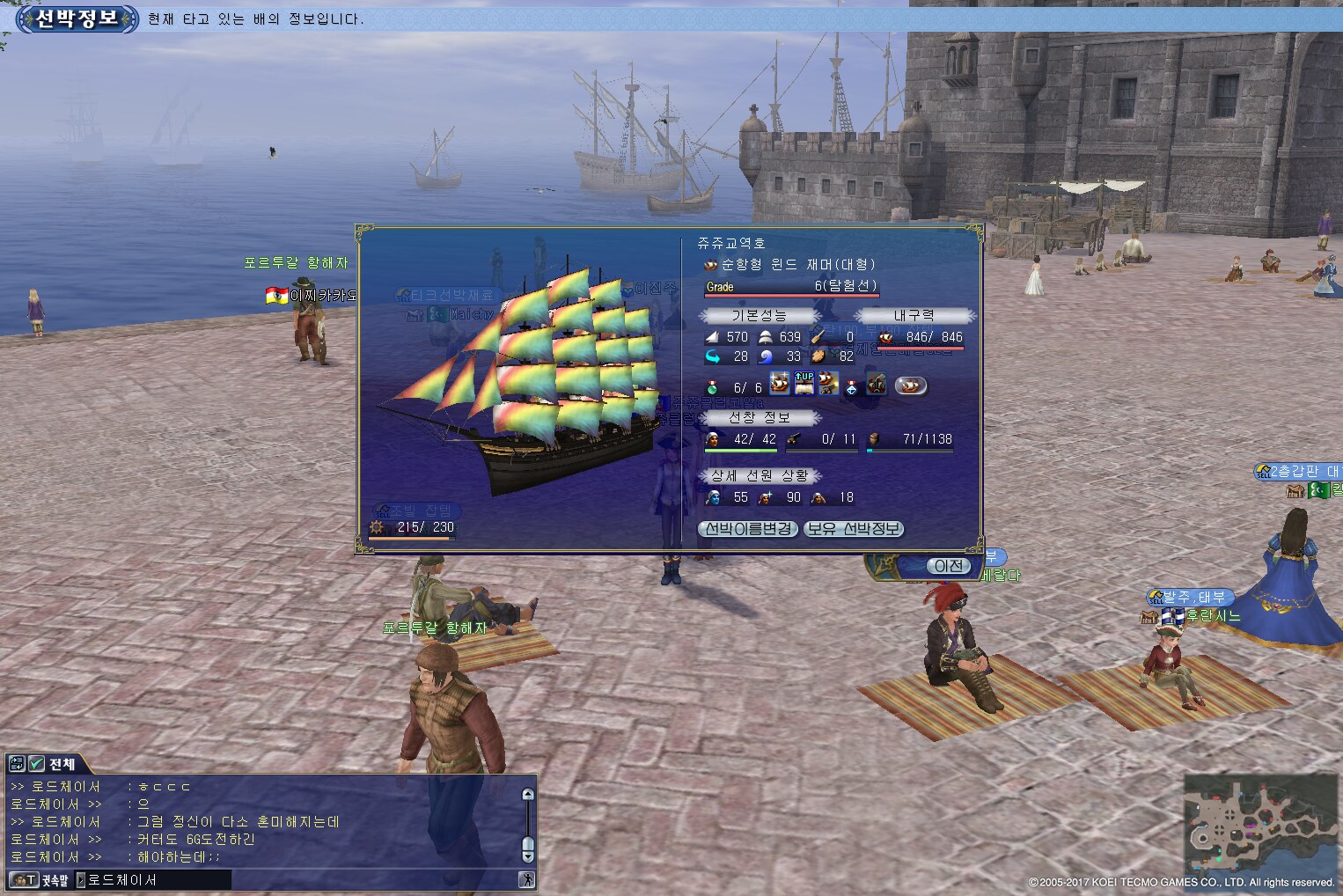Open the minimap
The width and height of the screenshot is (1343, 896).
click(1260, 824)
